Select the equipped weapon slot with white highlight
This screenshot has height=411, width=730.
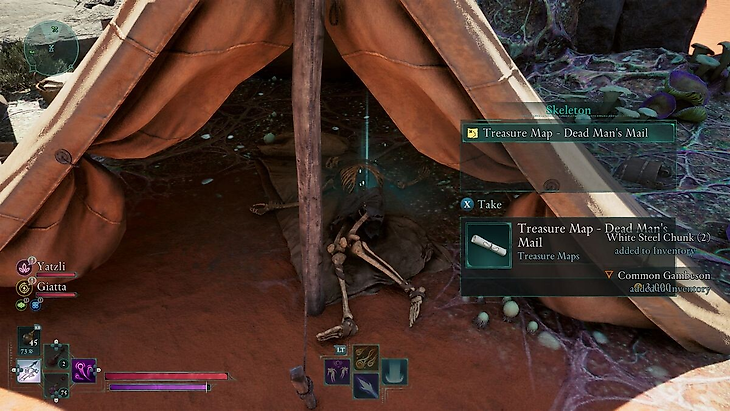pyautogui.click(x=28, y=372)
